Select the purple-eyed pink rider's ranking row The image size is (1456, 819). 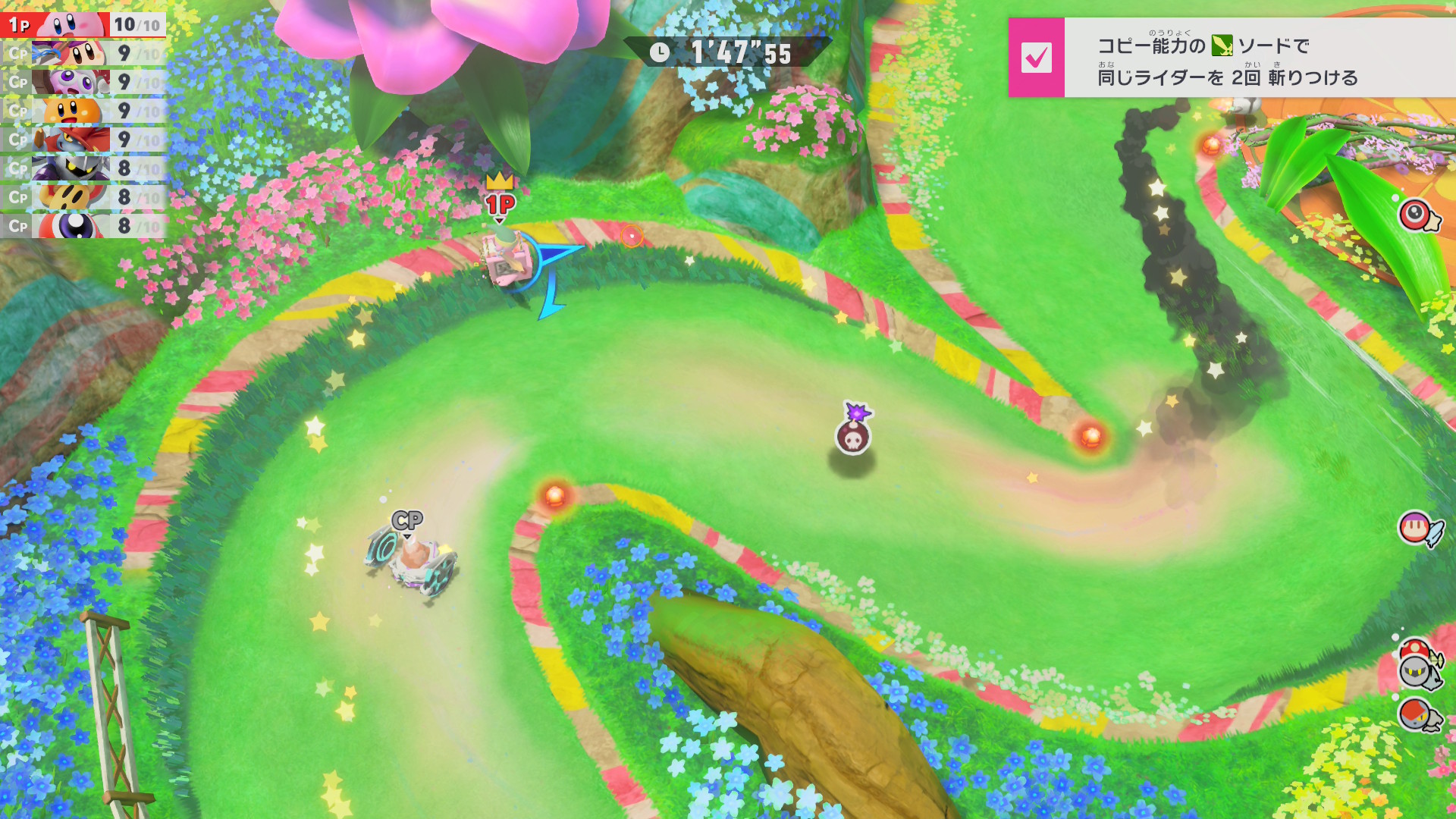click(x=83, y=82)
